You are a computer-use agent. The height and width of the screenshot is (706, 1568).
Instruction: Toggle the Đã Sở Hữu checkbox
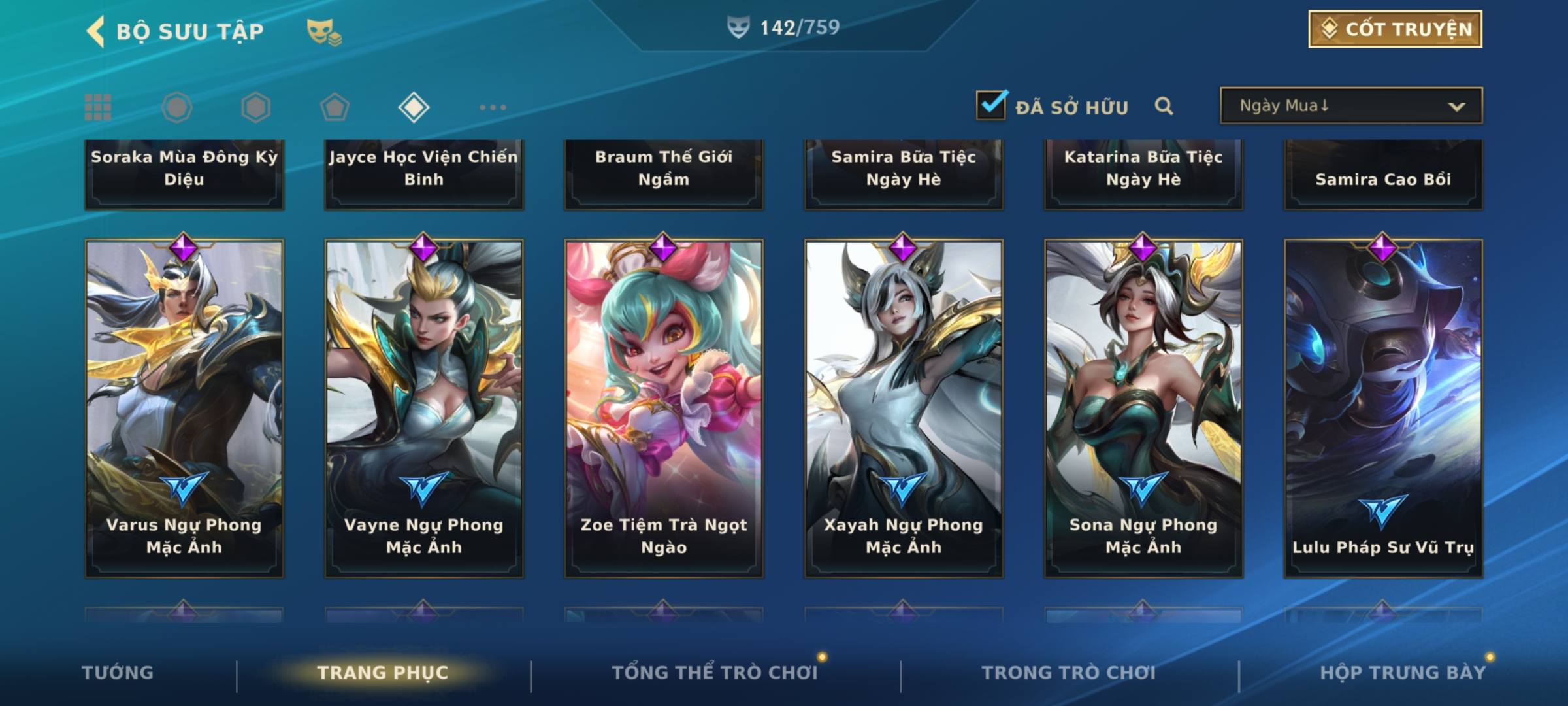(991, 105)
